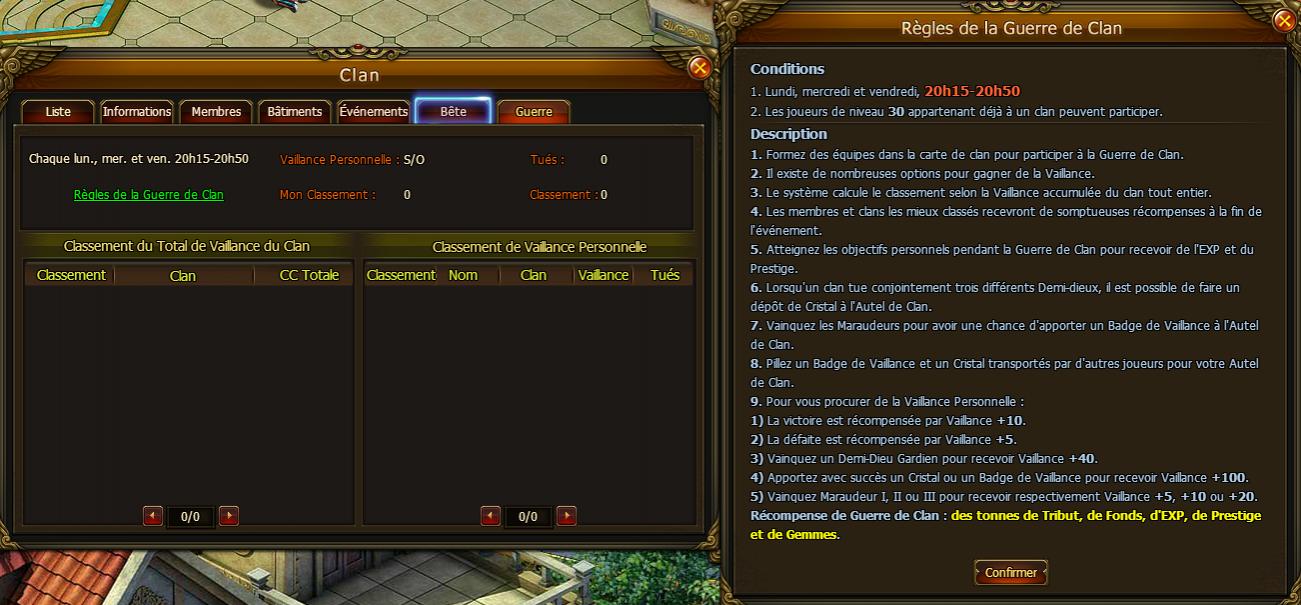Open the Événements tab
This screenshot has width=1301, height=605.
(x=373, y=112)
